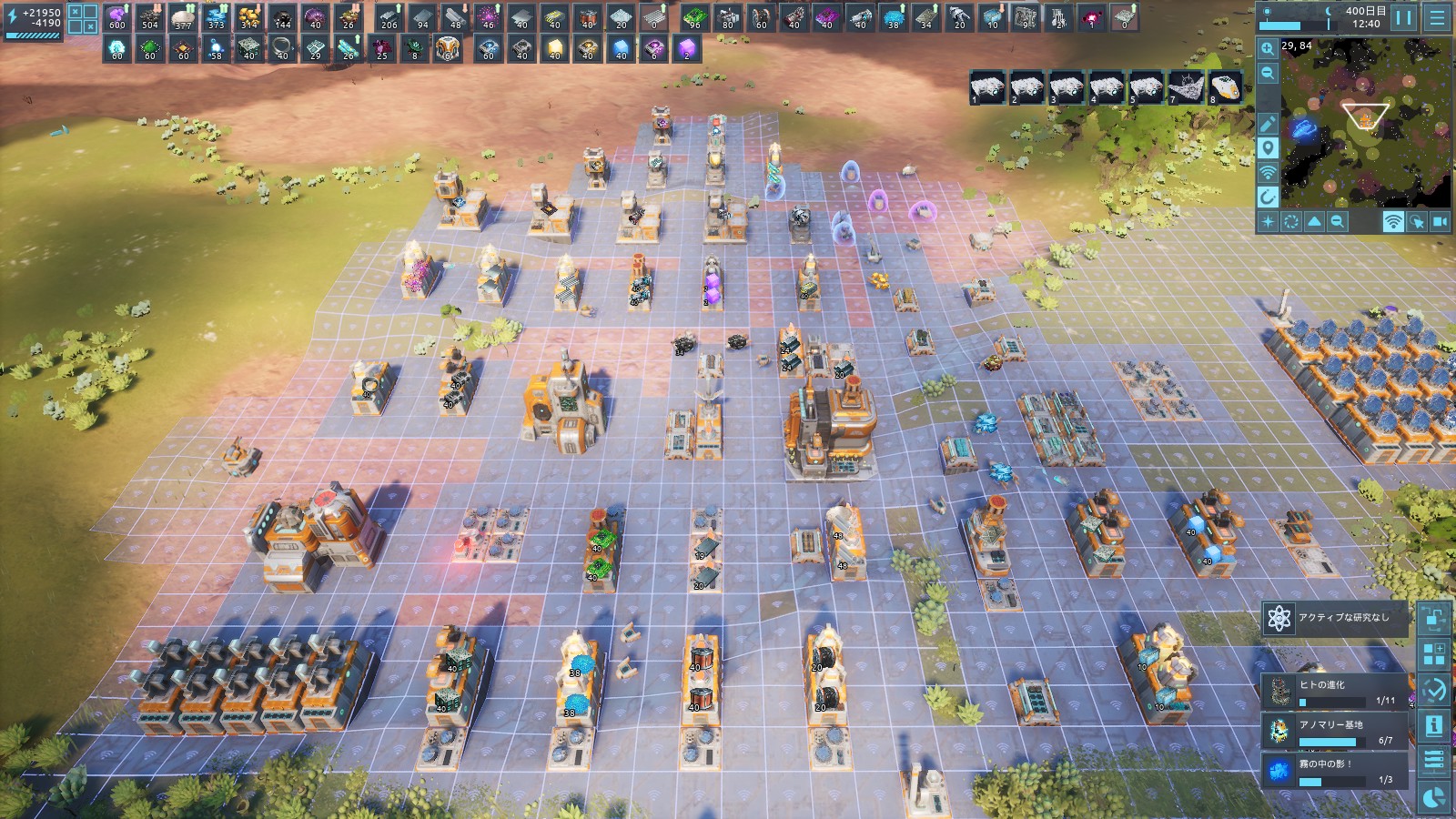Open the アノマリー基地 objective entry
Screen dimensions: 1456x819
pos(1335,732)
